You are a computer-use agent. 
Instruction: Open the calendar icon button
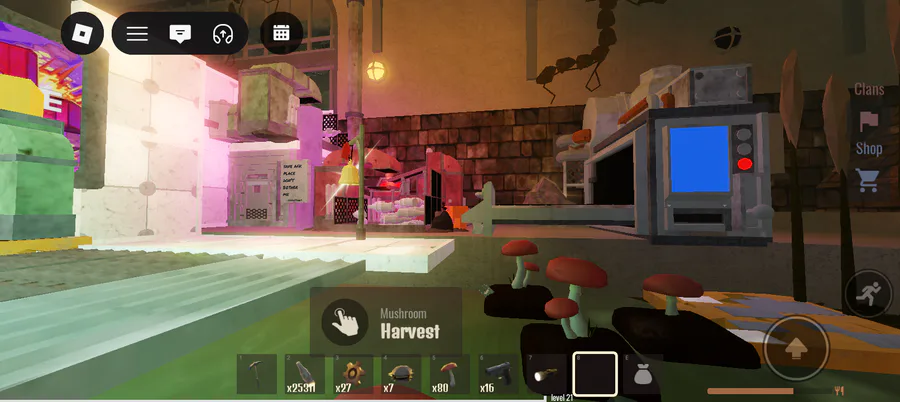[281, 34]
